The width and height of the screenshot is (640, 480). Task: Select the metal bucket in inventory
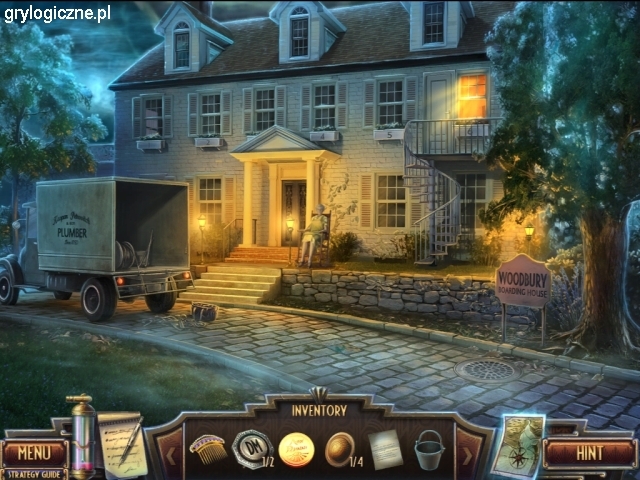point(429,448)
